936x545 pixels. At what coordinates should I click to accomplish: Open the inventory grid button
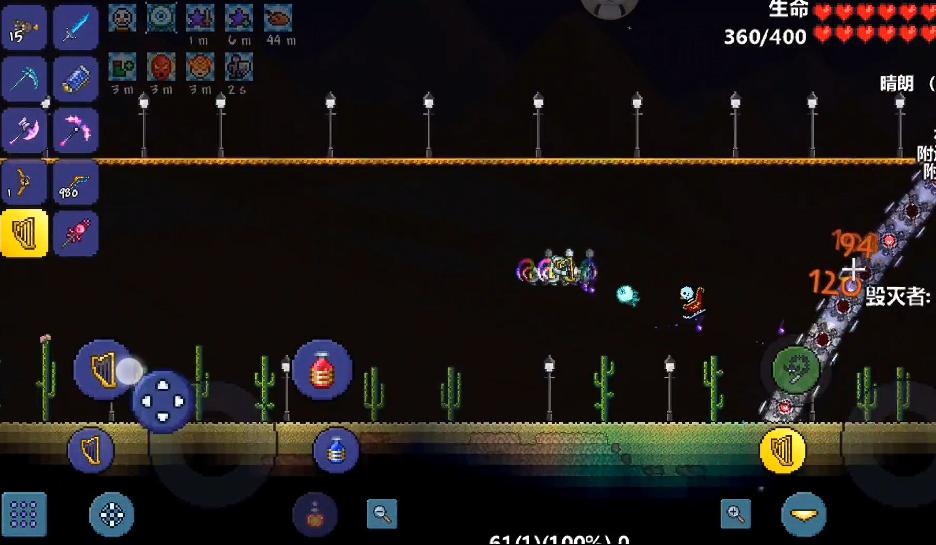[x=24, y=515]
